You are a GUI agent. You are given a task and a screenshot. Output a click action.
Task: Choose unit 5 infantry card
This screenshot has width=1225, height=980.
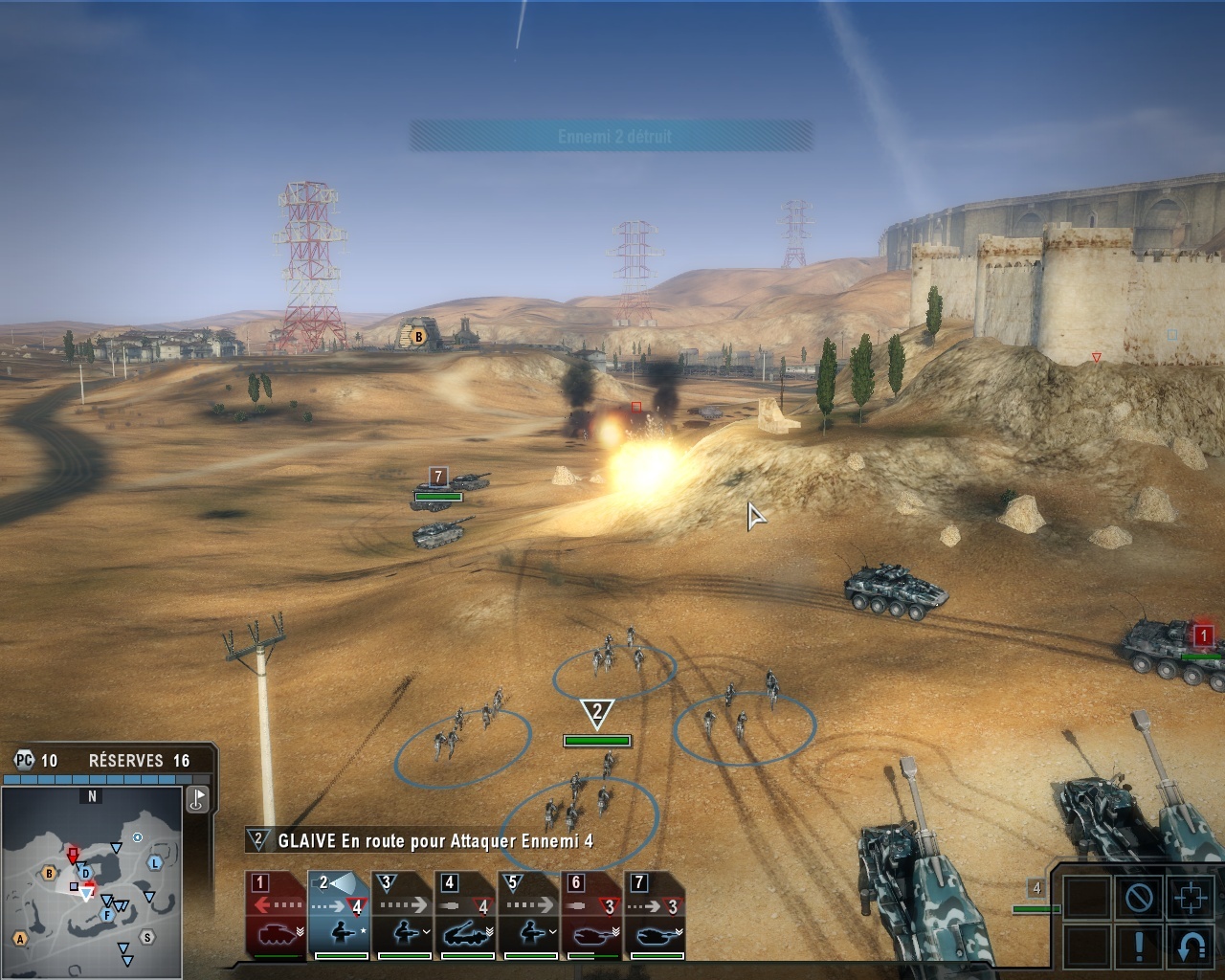click(x=528, y=915)
